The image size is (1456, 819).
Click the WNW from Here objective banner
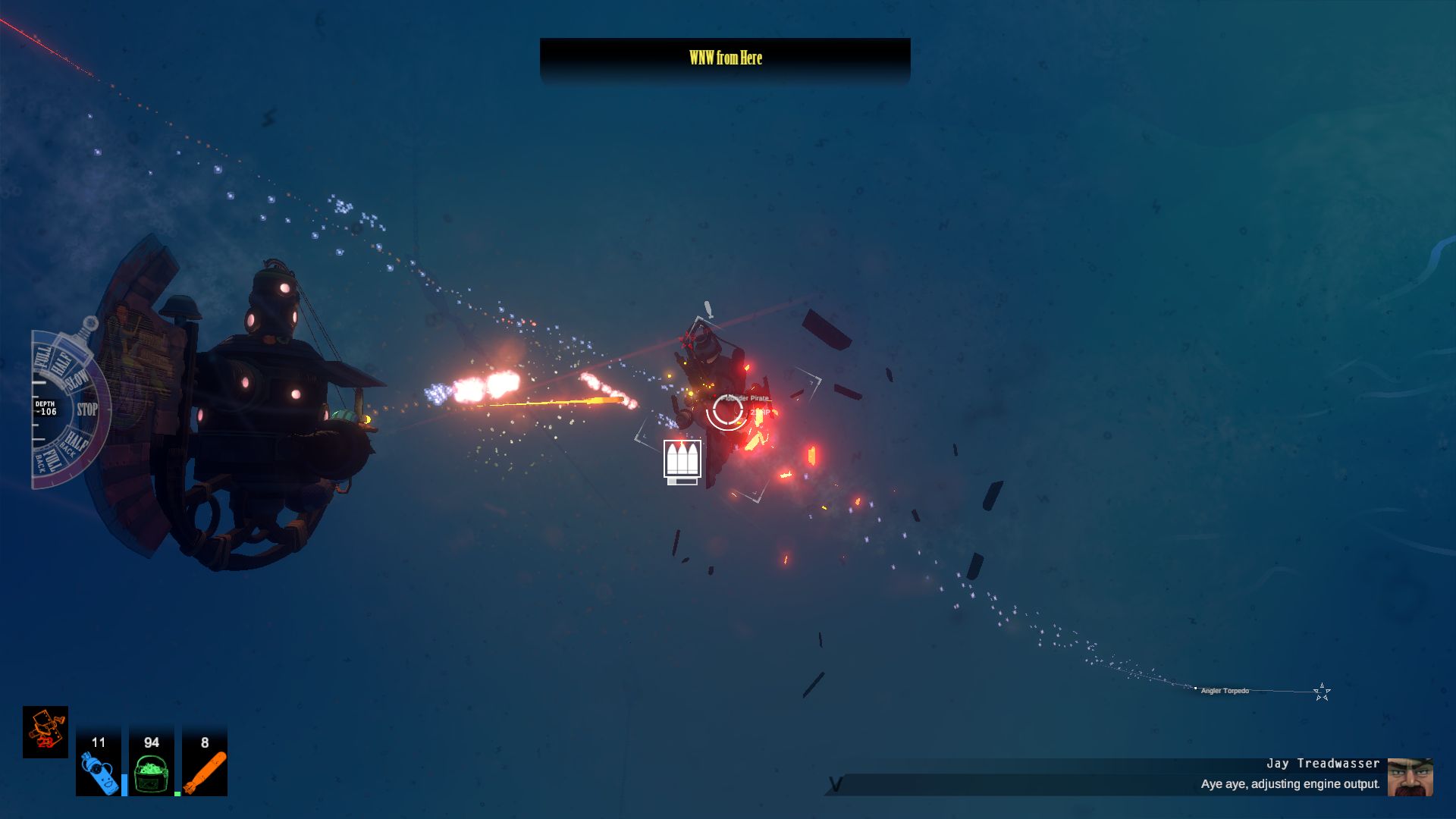[x=725, y=58]
